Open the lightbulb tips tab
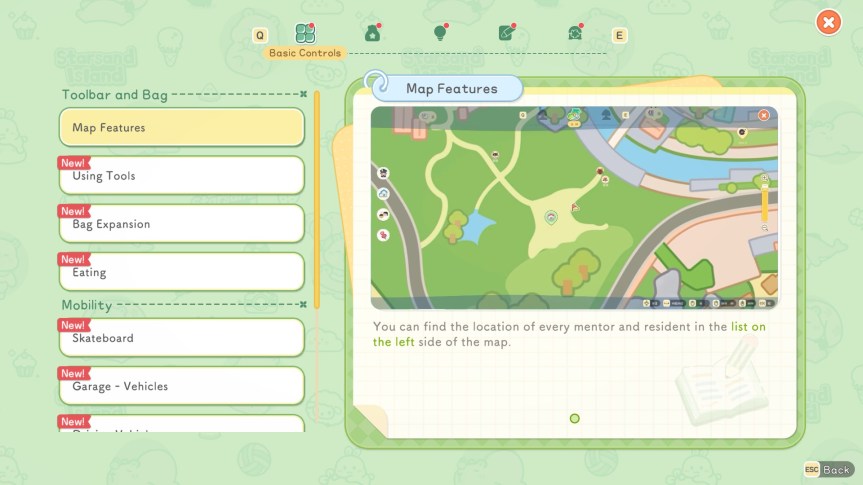Viewport: 863px width, 485px height. pyautogui.click(x=439, y=34)
